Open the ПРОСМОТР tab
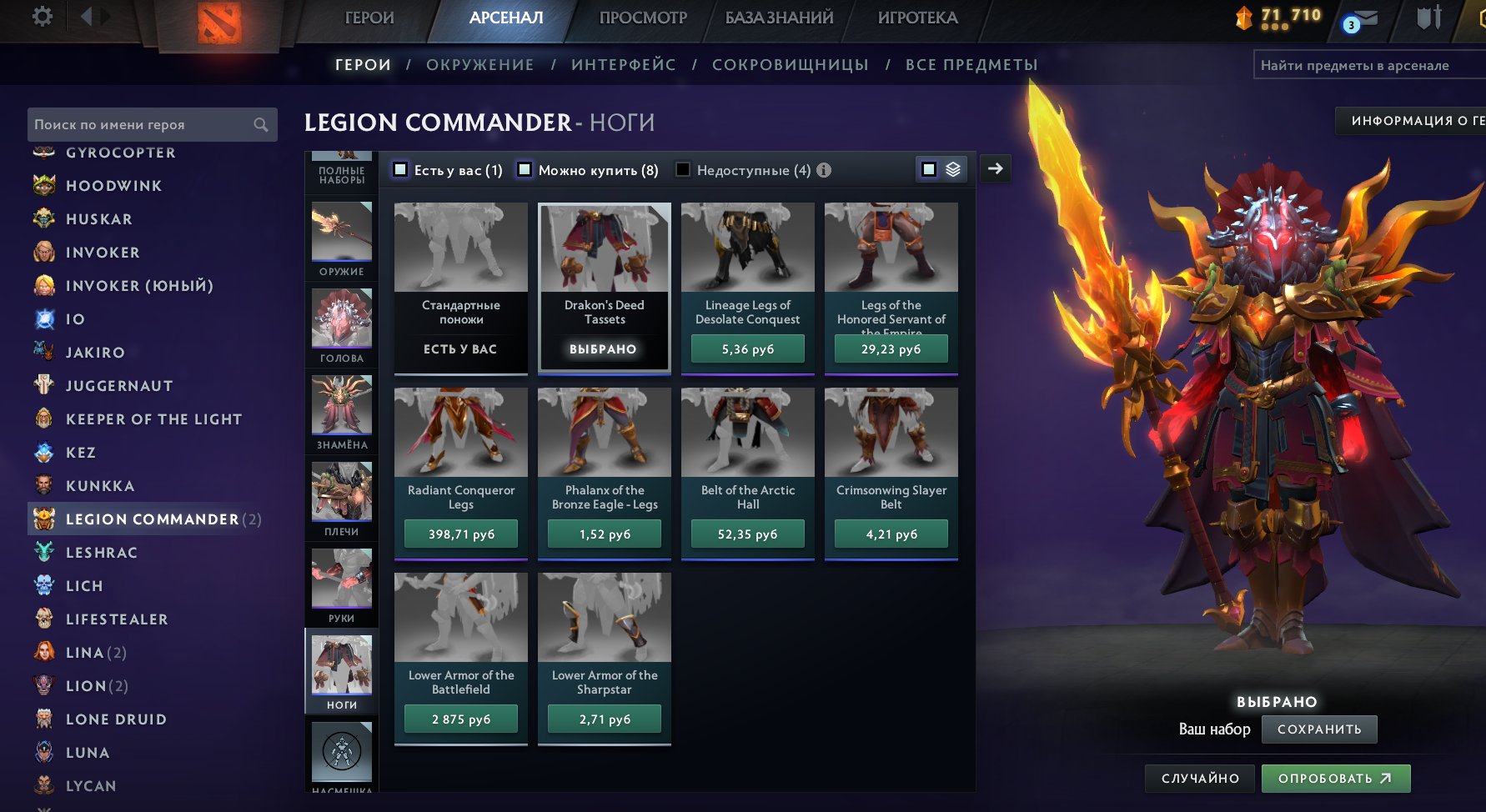This screenshot has height=812, width=1486. pos(643,18)
